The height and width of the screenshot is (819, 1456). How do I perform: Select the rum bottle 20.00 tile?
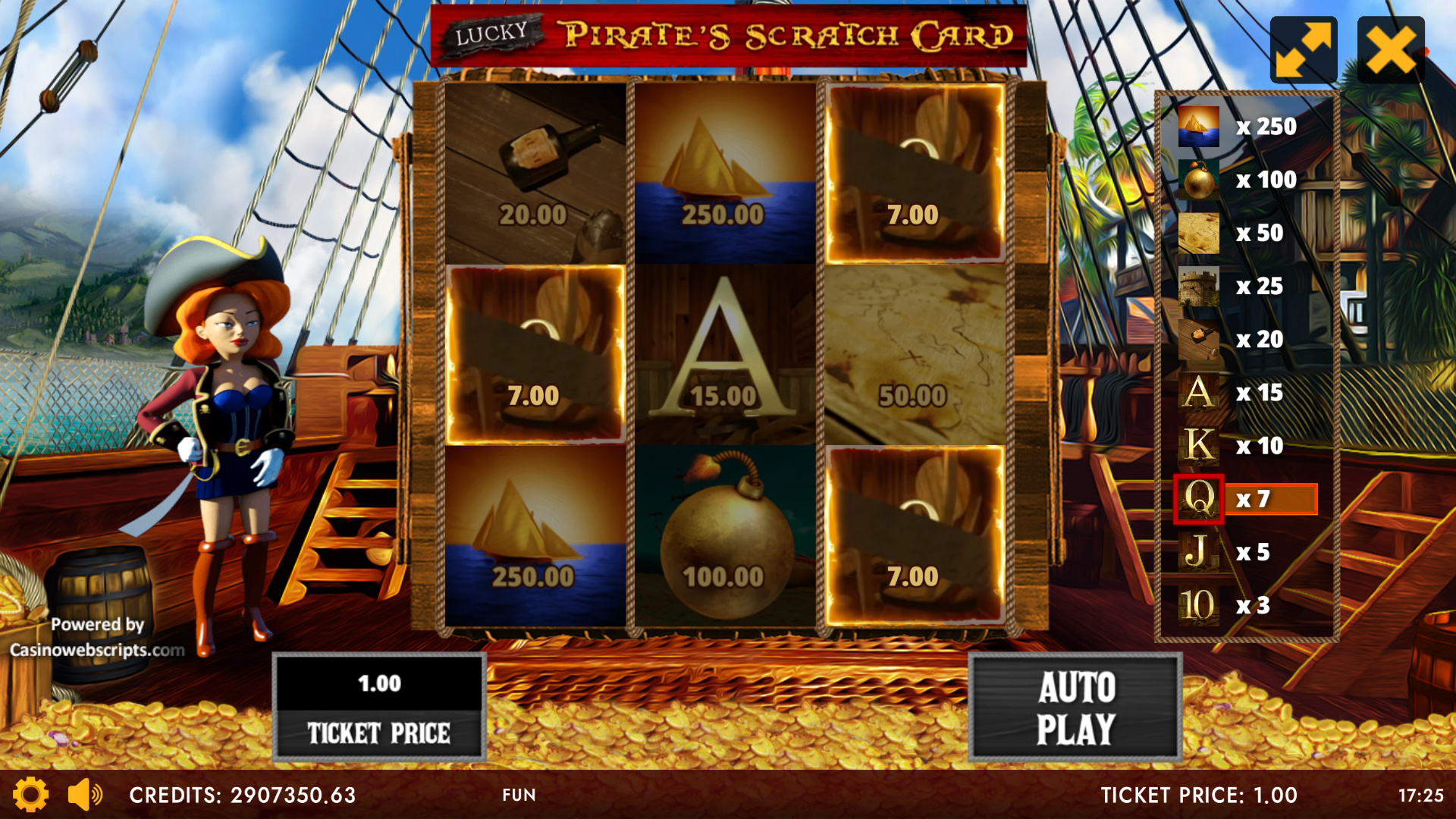coord(535,173)
